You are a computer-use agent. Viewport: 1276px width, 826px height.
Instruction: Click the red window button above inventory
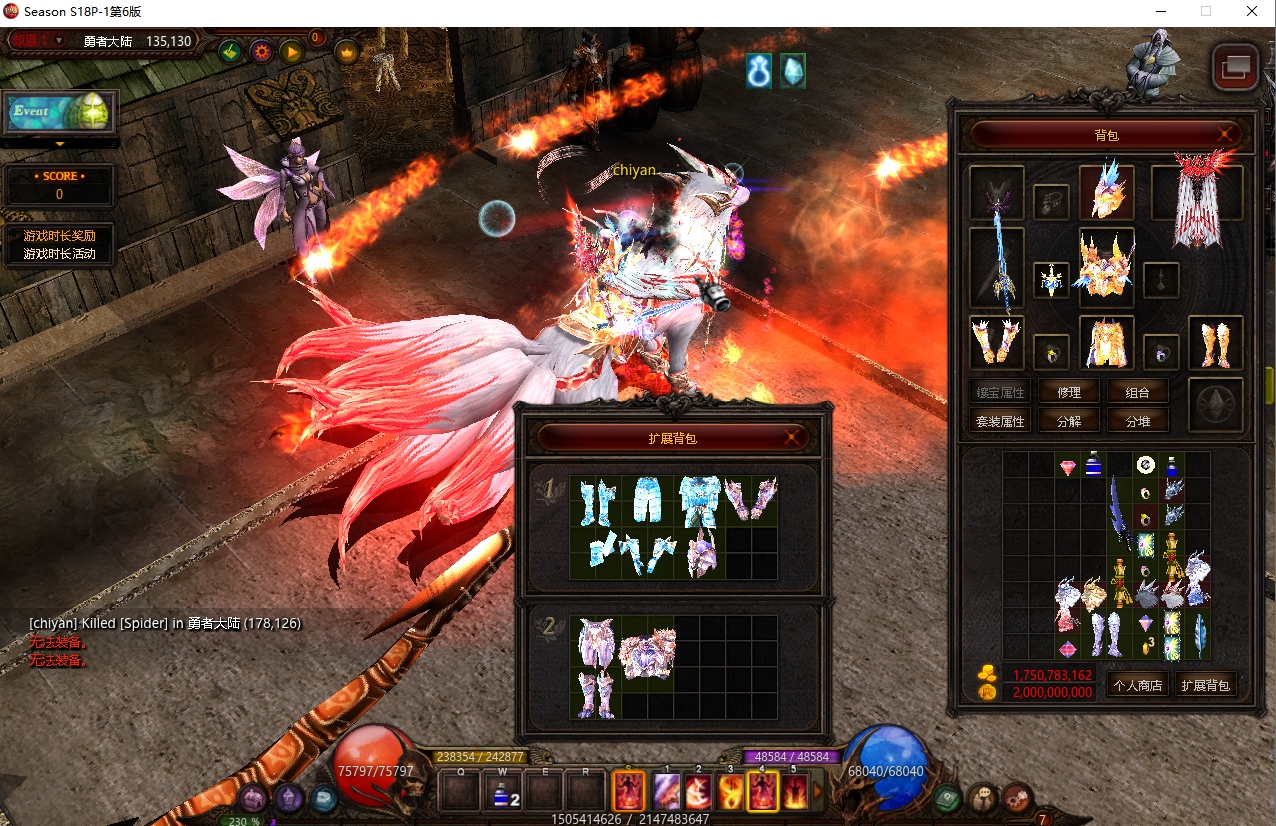coord(1235,67)
